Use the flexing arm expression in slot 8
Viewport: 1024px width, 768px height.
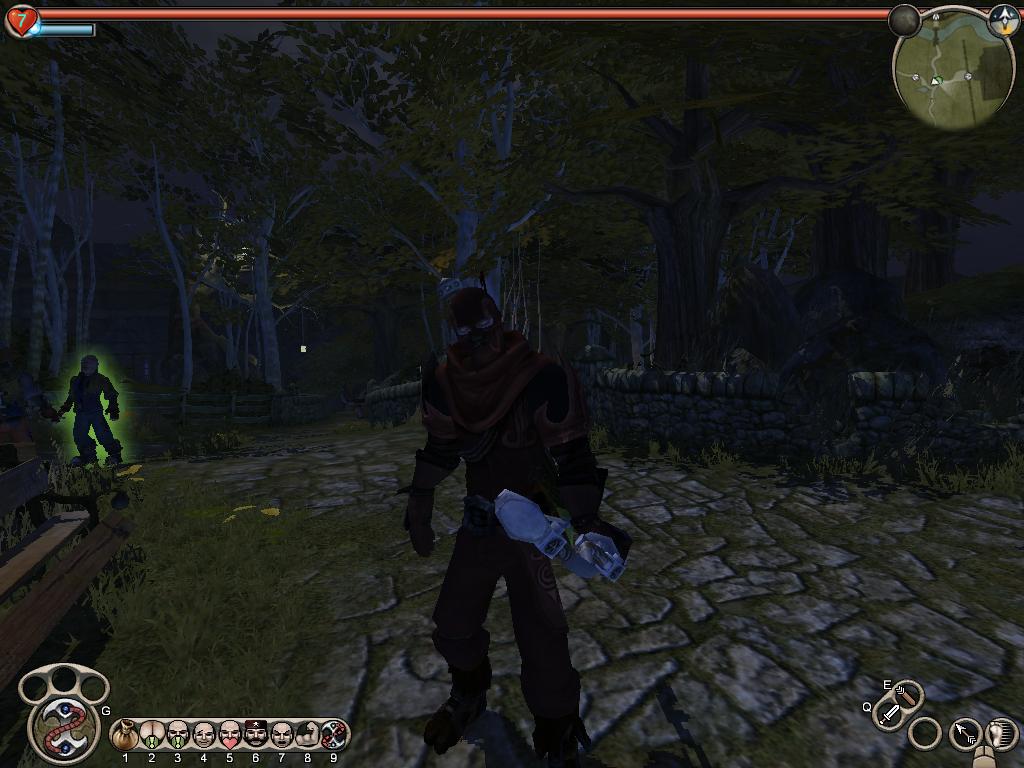coord(308,735)
